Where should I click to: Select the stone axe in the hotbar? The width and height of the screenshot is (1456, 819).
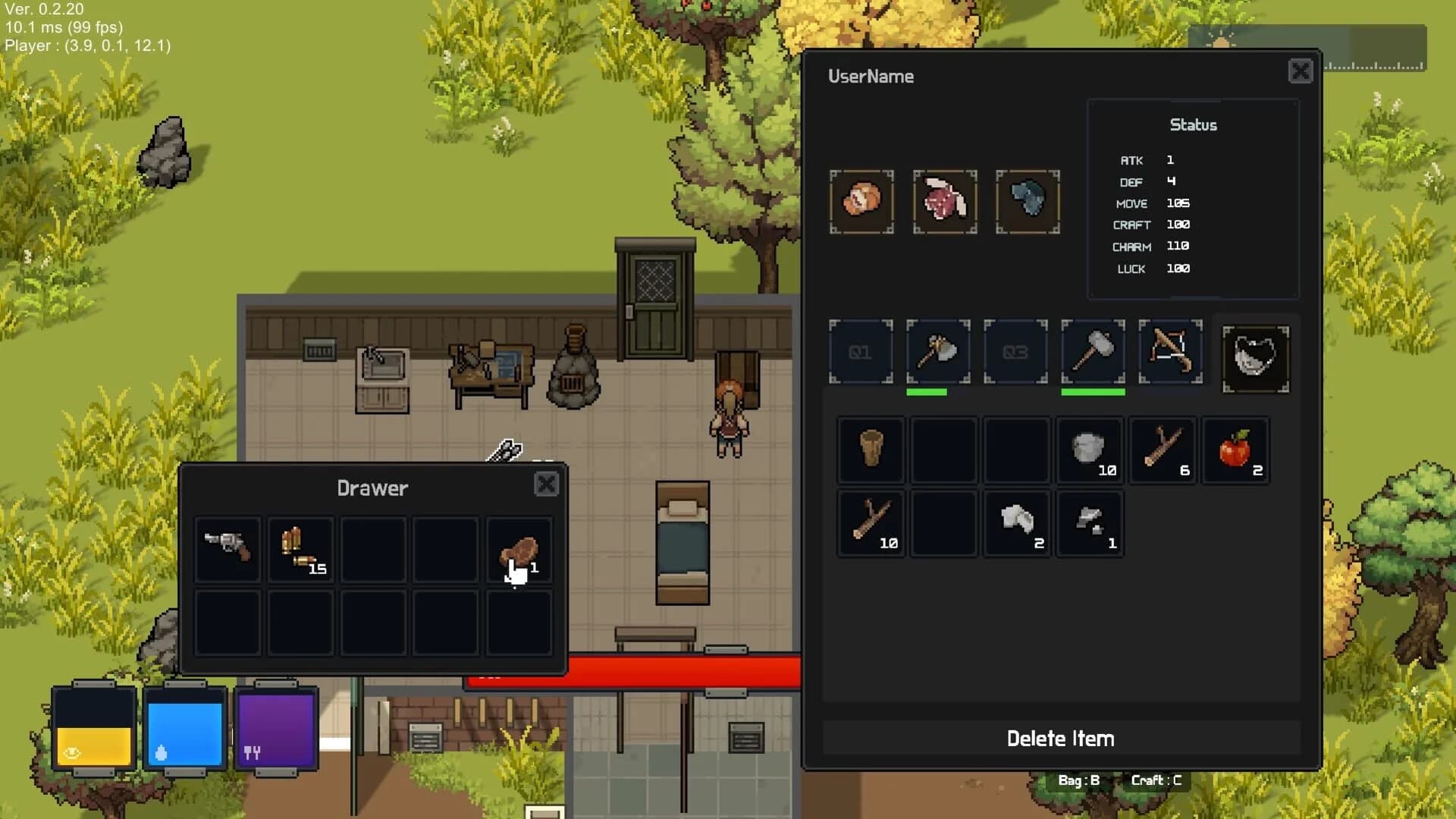tap(939, 351)
